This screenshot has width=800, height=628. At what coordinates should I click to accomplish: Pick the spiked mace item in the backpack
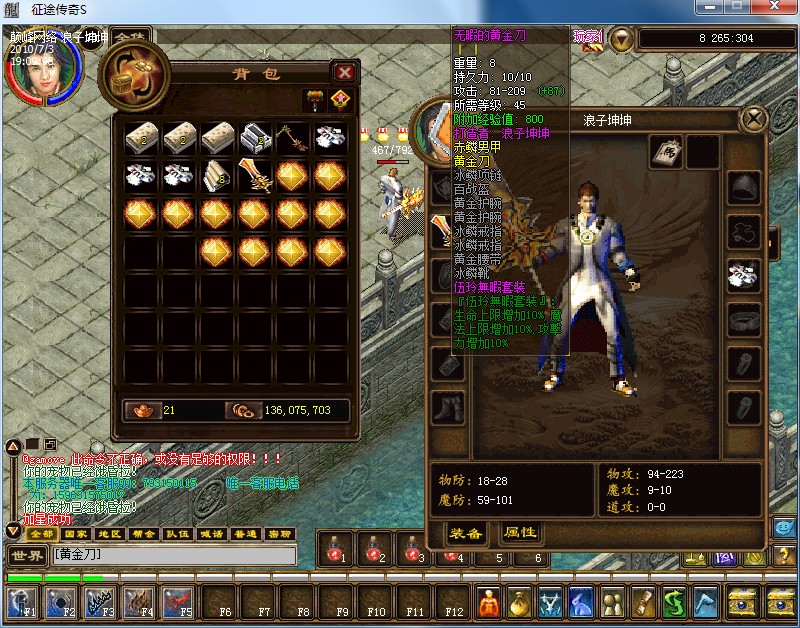click(x=294, y=136)
